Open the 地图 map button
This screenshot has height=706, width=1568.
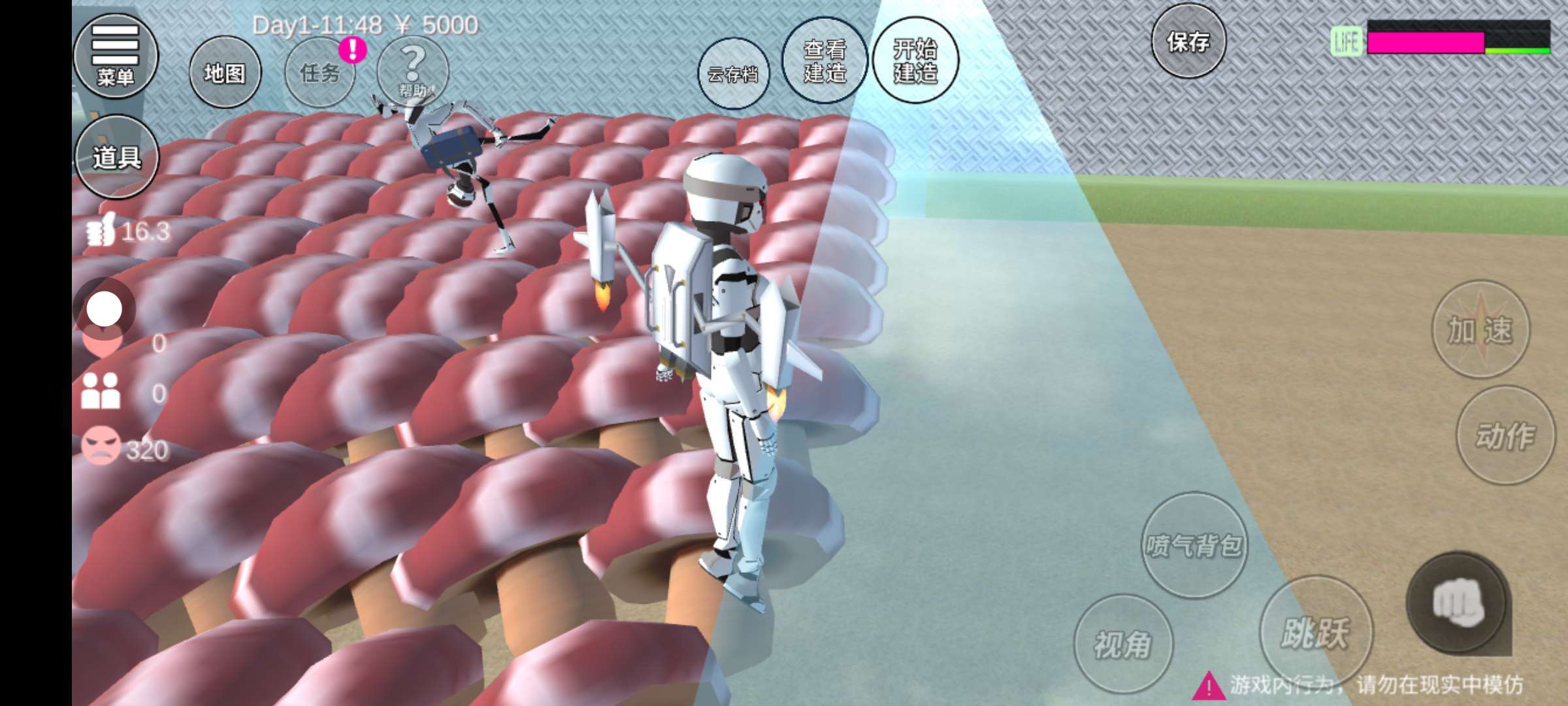pos(225,73)
